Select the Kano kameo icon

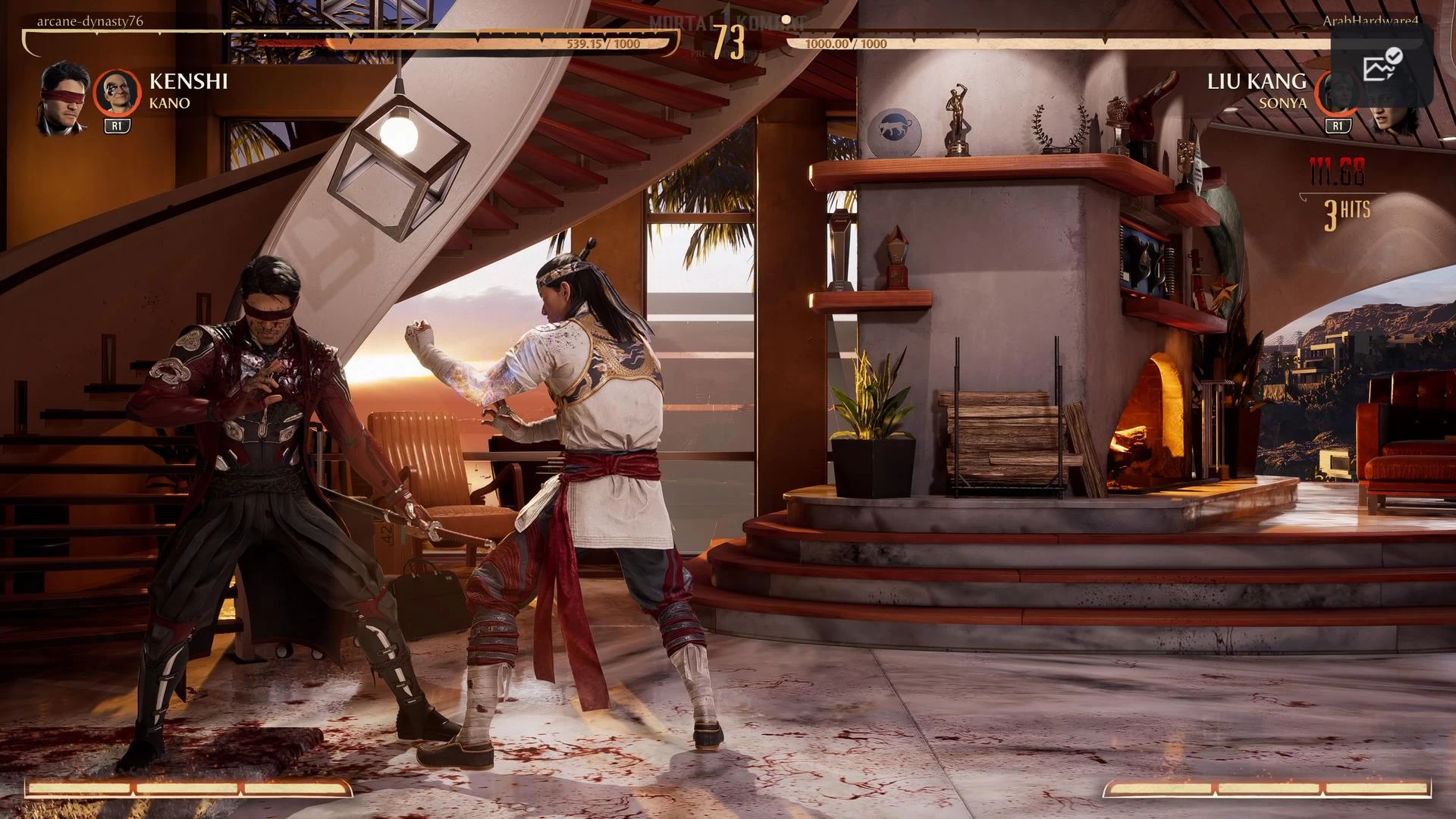coord(117,92)
